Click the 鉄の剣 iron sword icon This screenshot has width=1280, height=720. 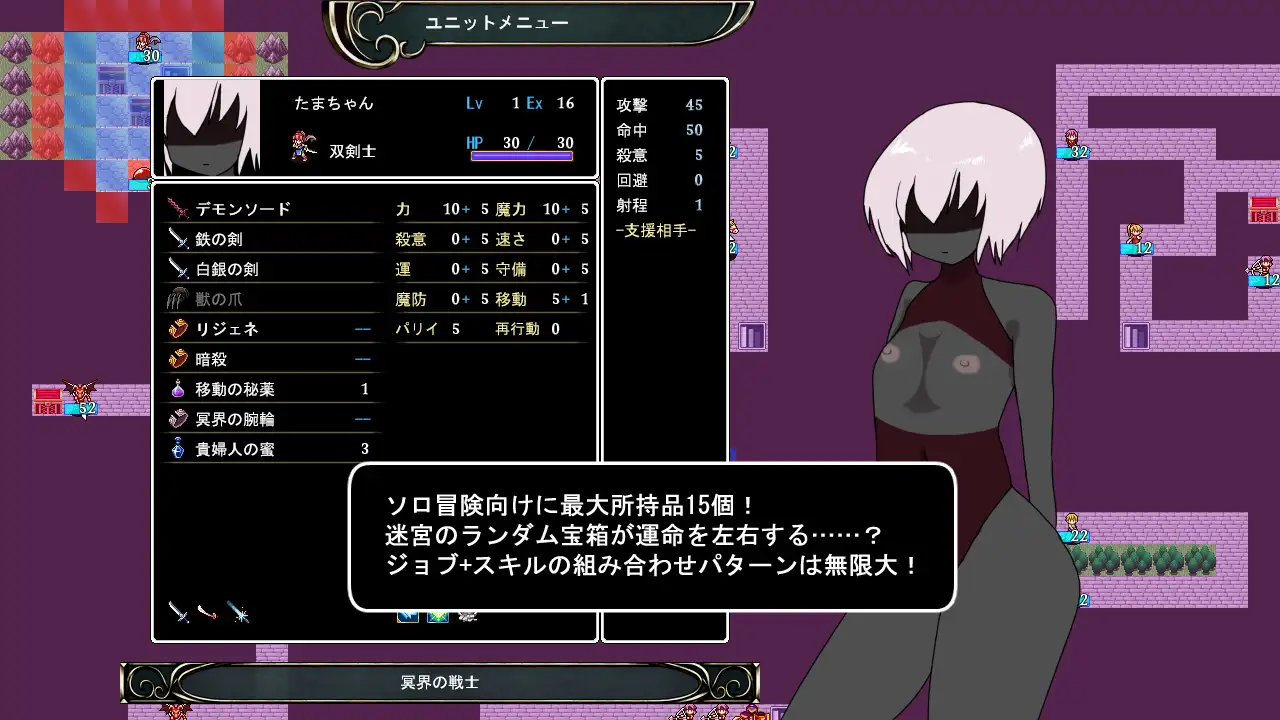pos(180,238)
